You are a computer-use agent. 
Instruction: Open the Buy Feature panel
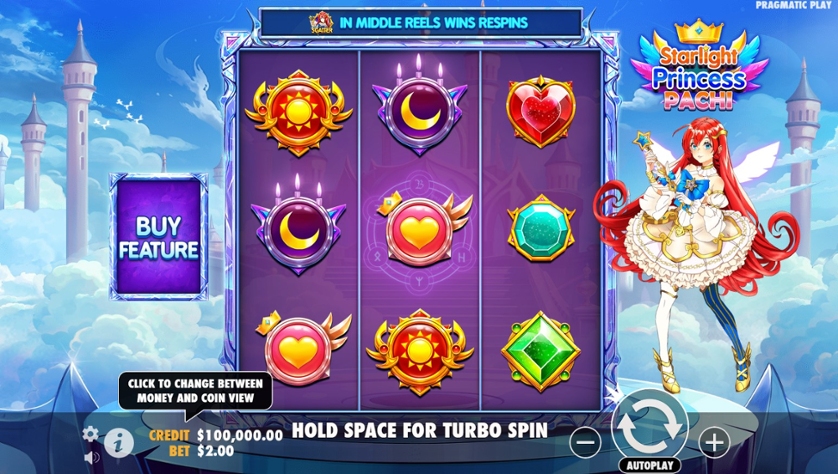[x=159, y=237]
